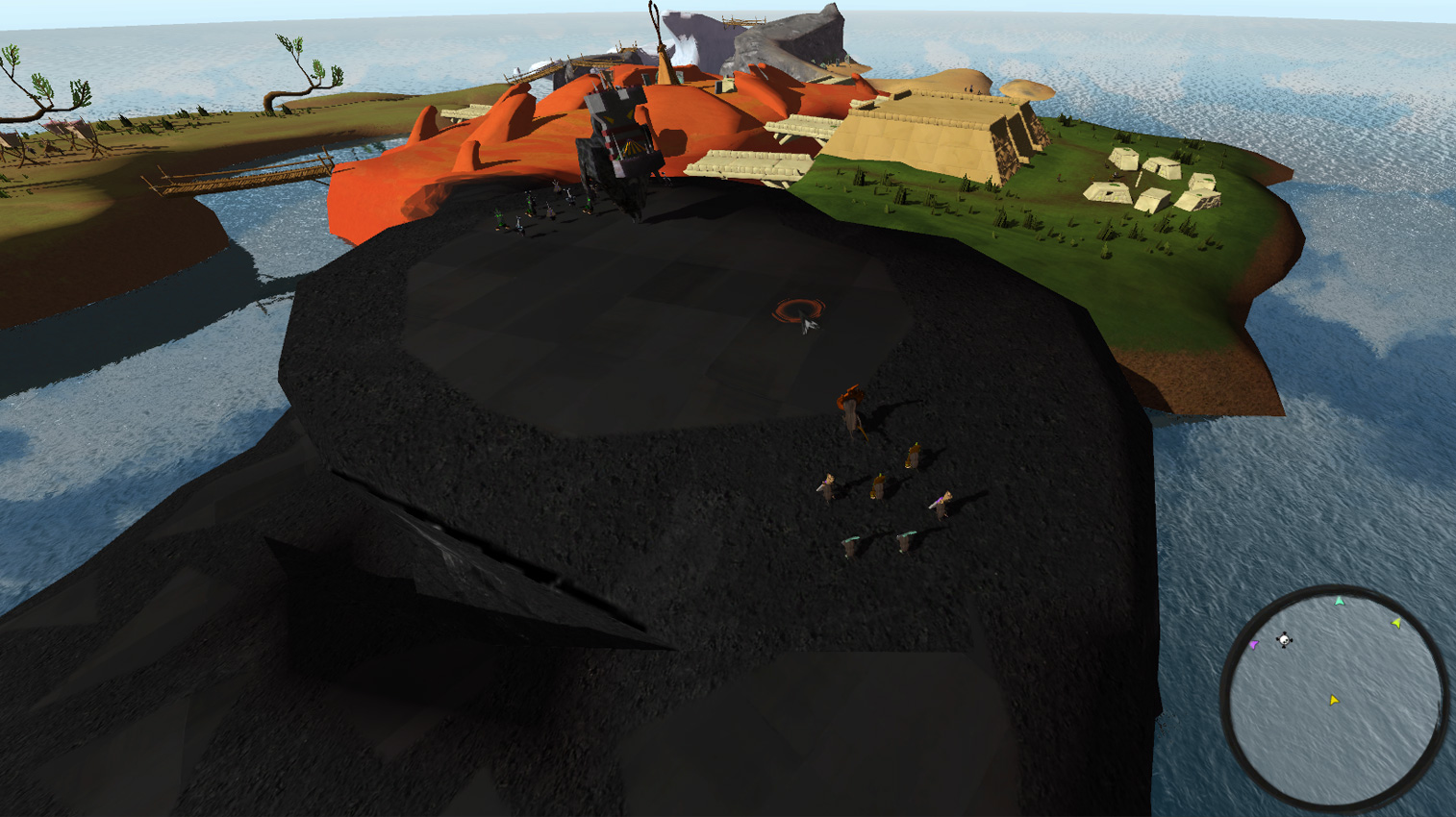Screen dimensions: 1456x817
Task: Select the central yellow arrow on minimap
Action: tap(1334, 701)
